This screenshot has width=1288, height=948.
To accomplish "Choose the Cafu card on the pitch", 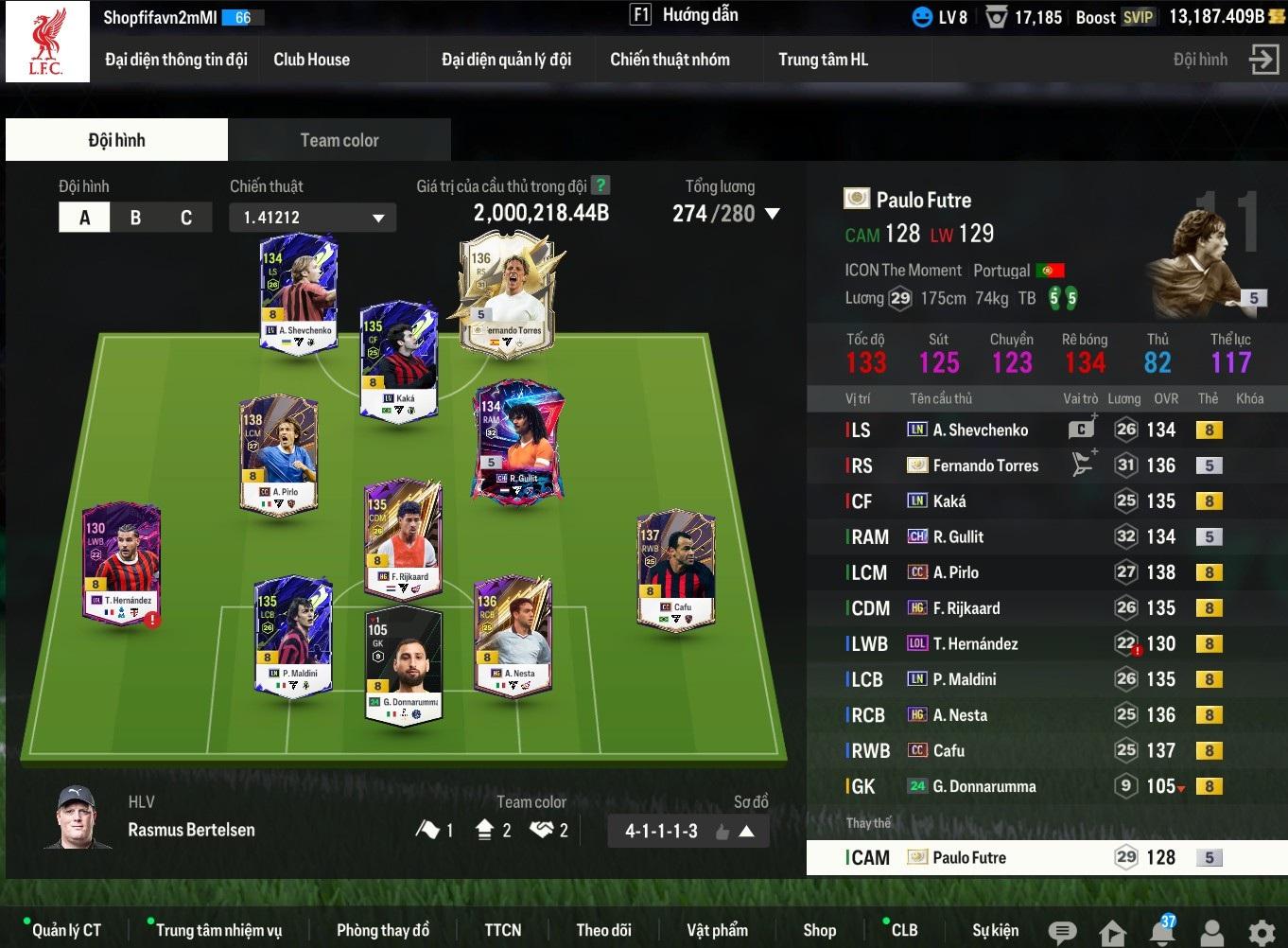I will pos(676,571).
